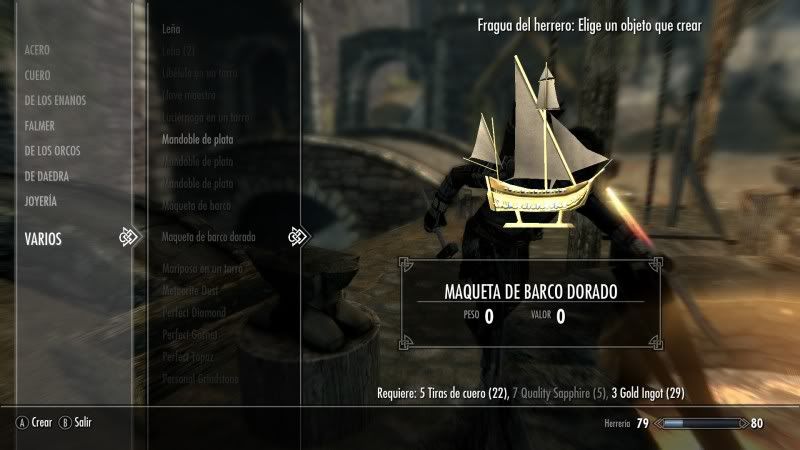Choose the Llave maestra recipe
The width and height of the screenshot is (800, 450).
point(189,96)
